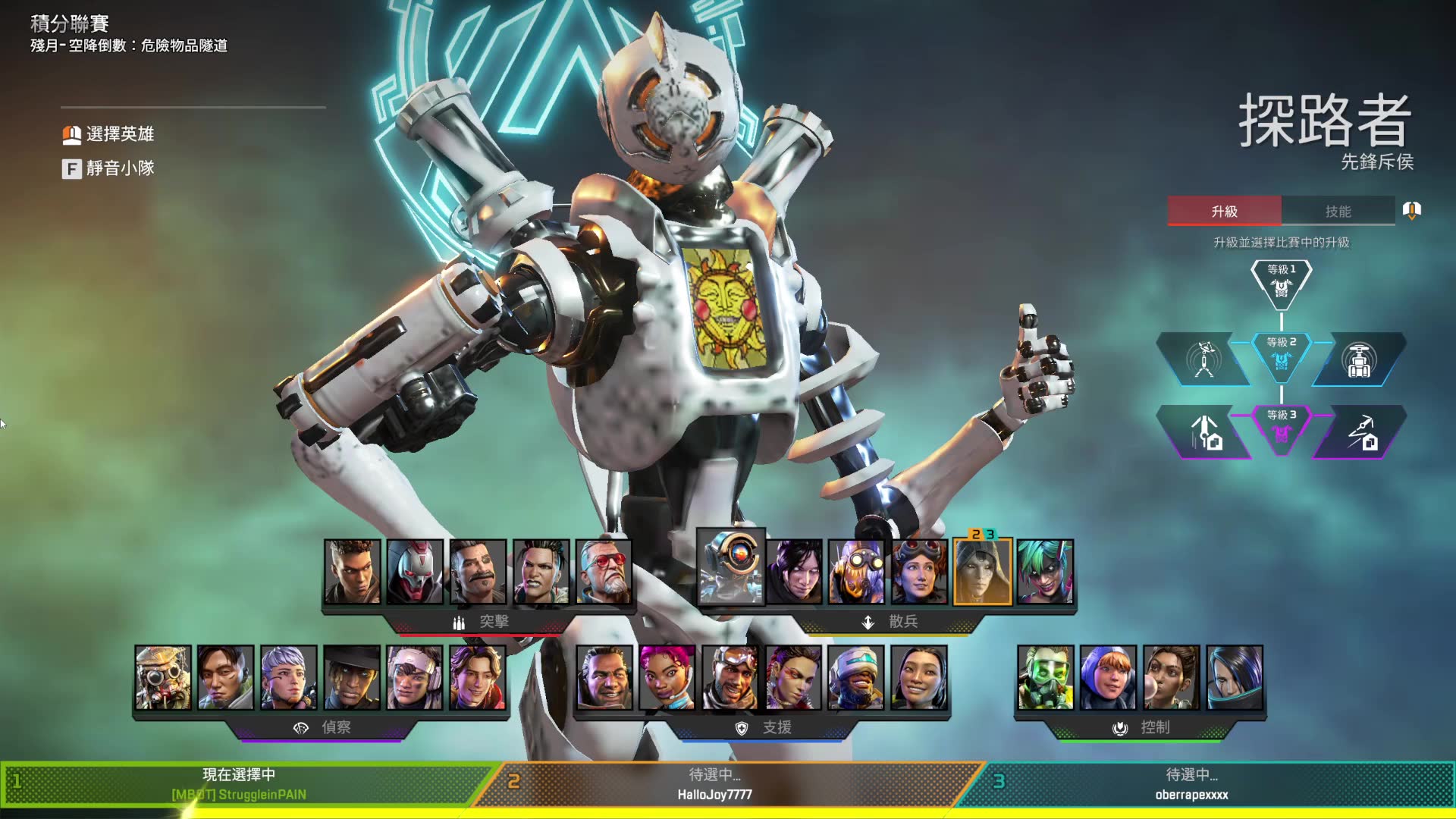Viewport: 1456px width, 819px height.
Task: Select Pathfinder the robot portrait
Action: pos(731,567)
